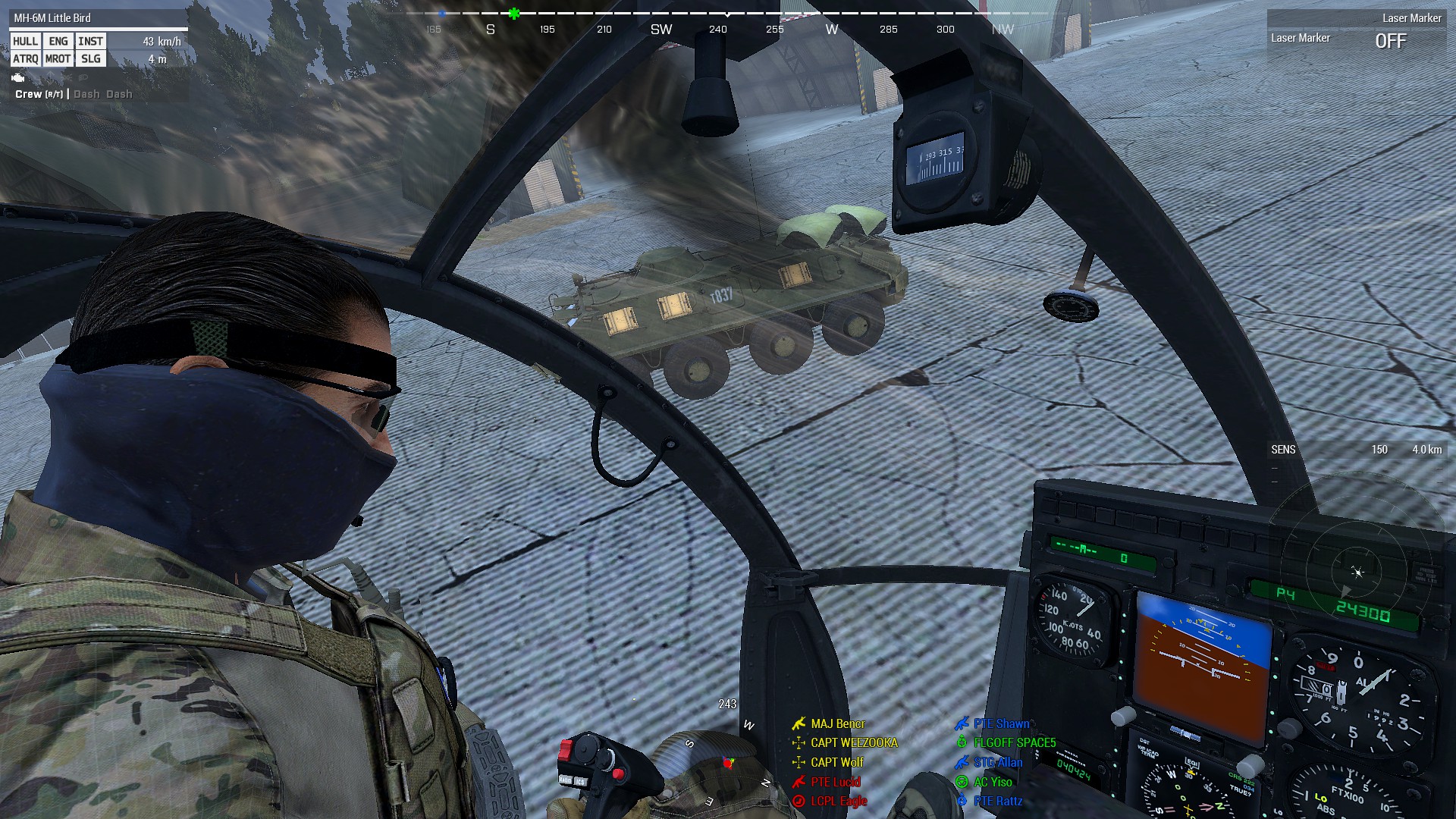Click FLGOFF SPACE5's squad entry
This screenshot has height=819, width=1456.
pyautogui.click(x=1014, y=743)
